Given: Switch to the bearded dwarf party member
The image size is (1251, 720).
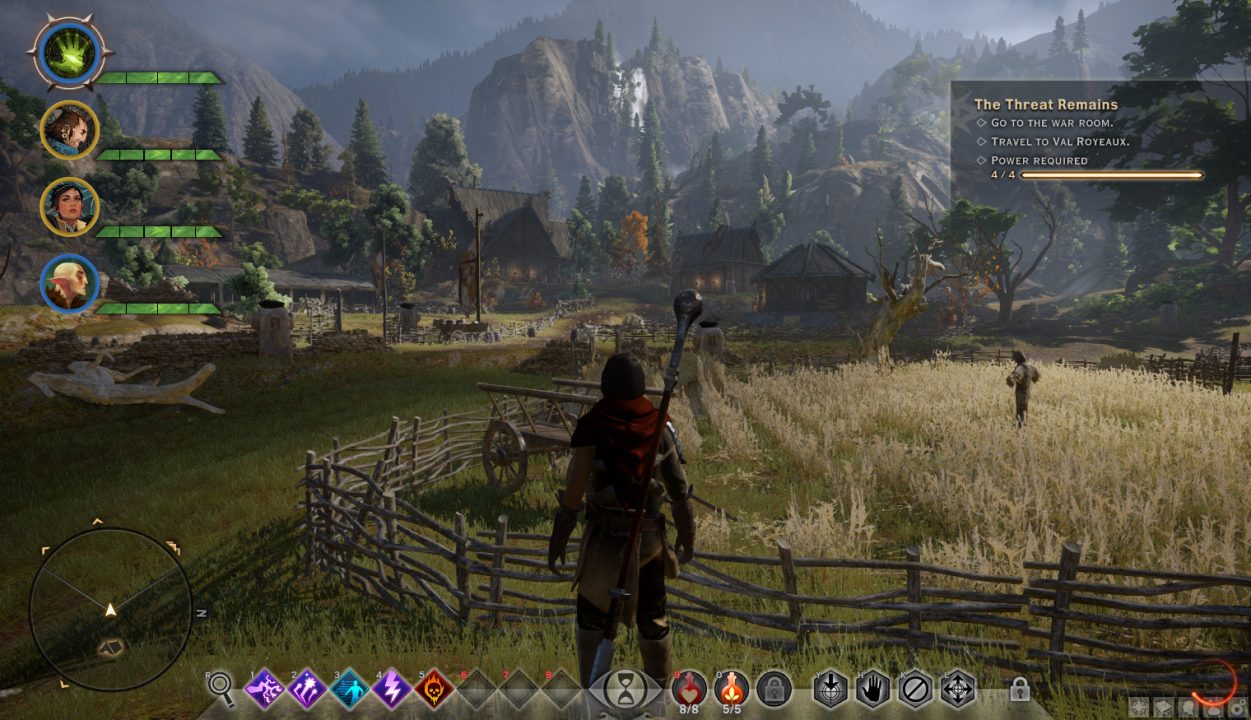Looking at the screenshot, I should [69, 130].
